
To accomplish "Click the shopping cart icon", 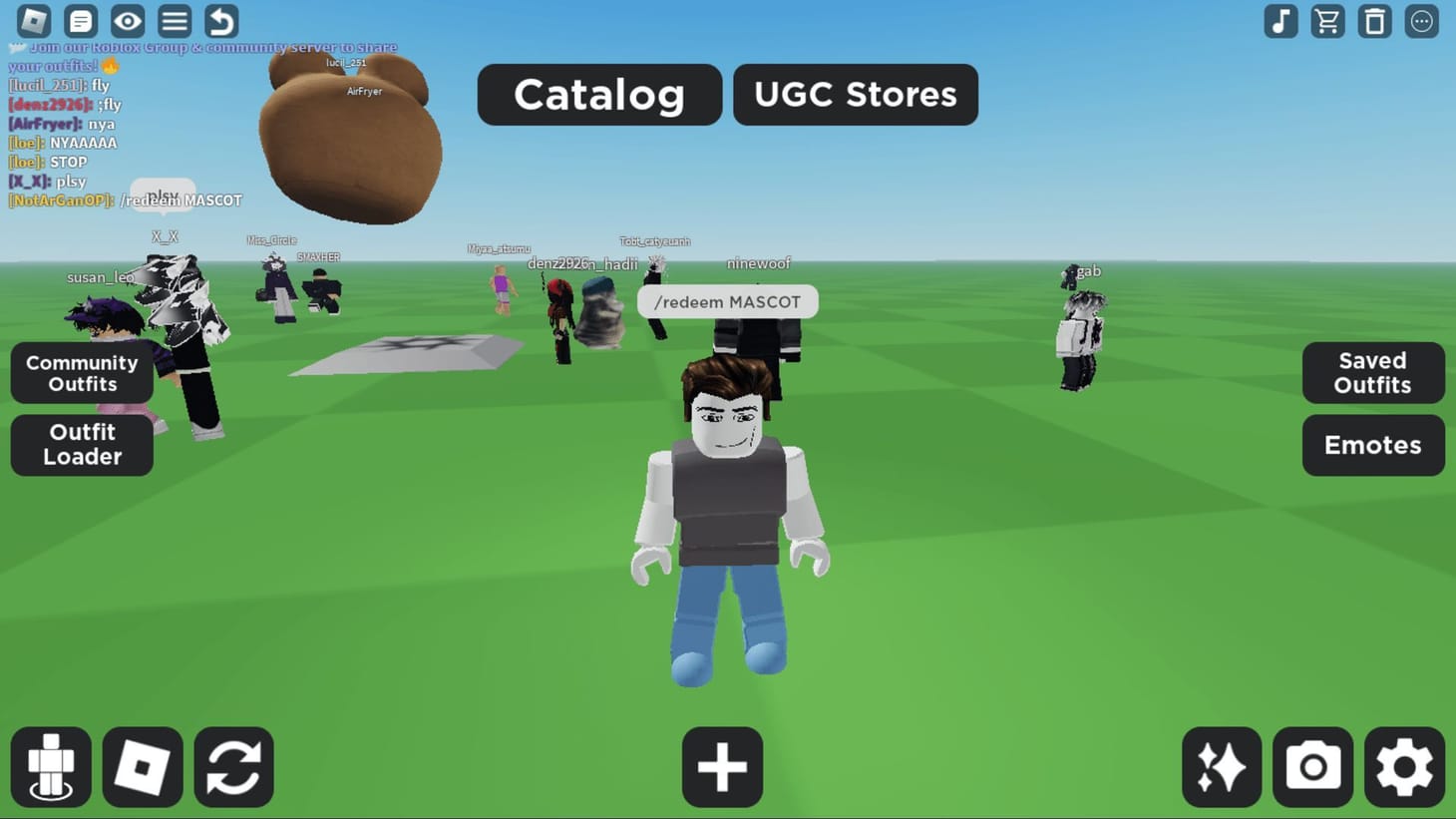I will 1326,21.
